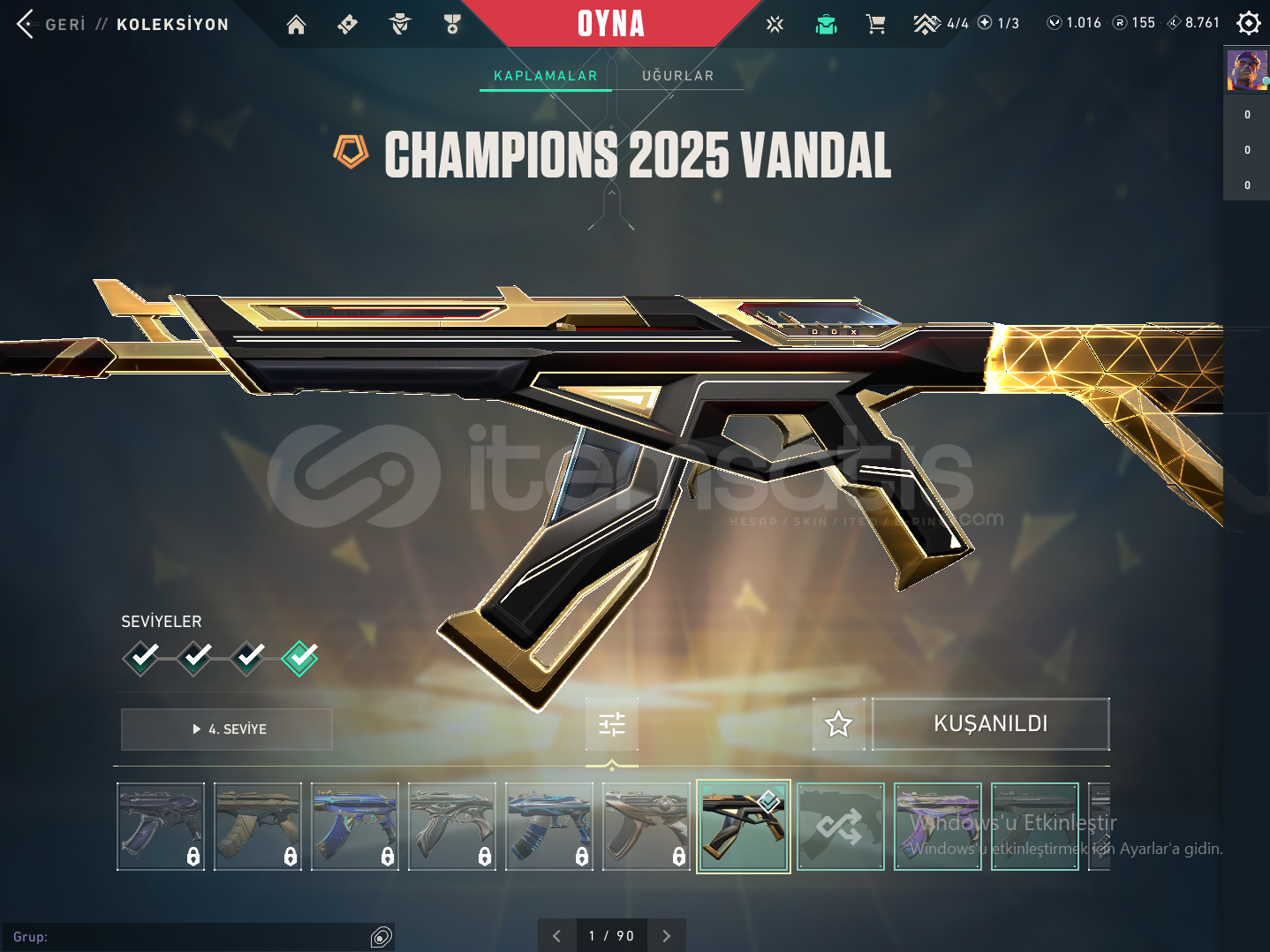
Task: Favorite the skin using the star icon
Action: (x=838, y=723)
